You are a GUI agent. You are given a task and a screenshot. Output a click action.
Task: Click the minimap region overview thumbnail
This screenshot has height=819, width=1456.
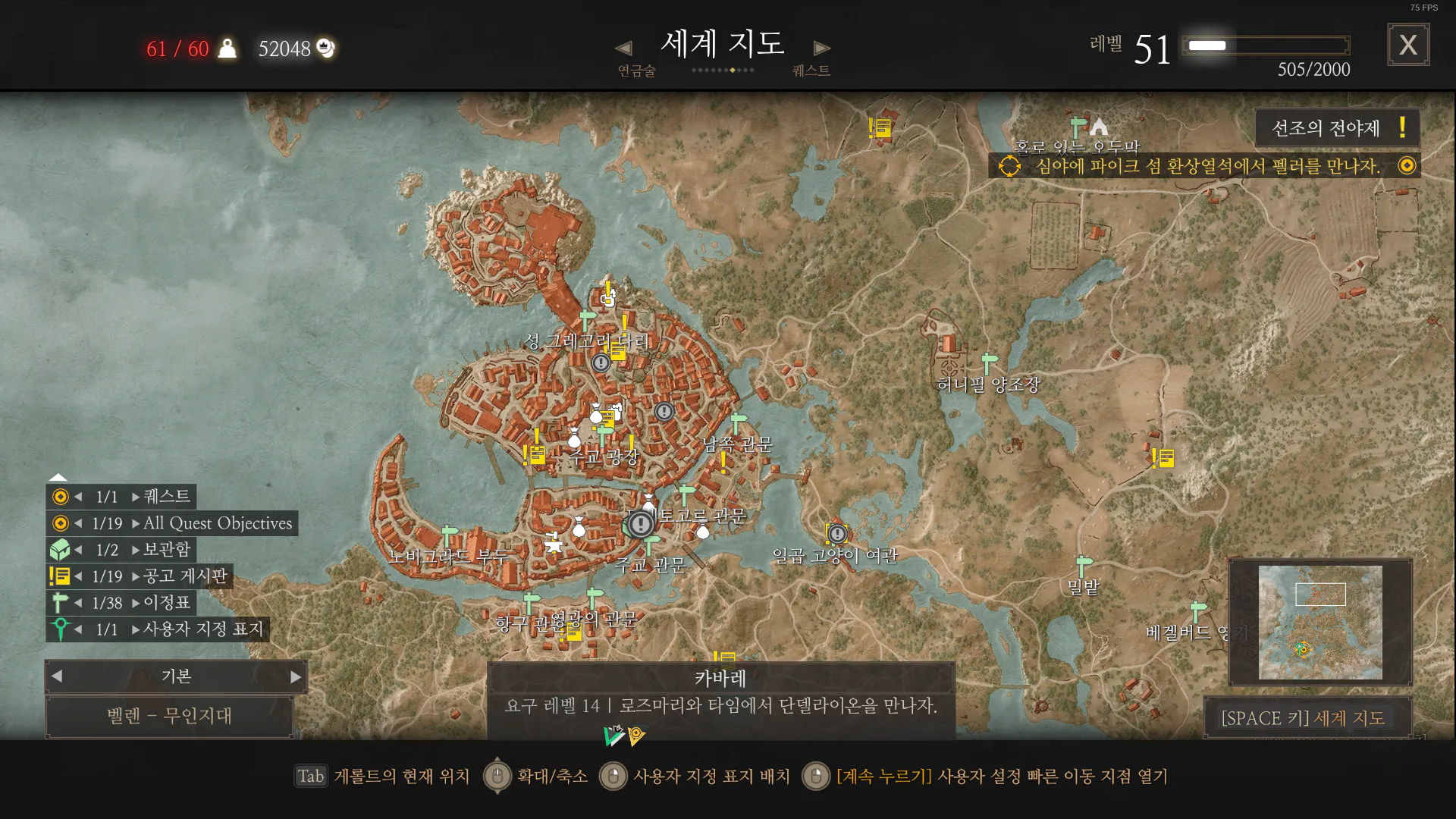[x=1320, y=622]
